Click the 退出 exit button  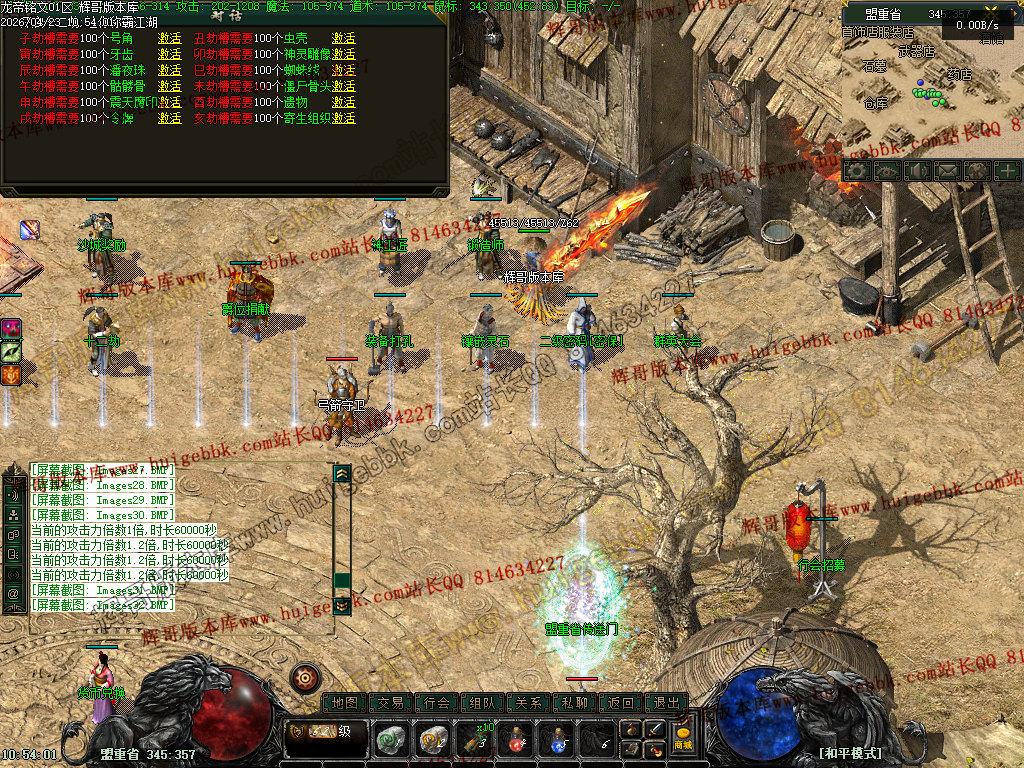[667, 703]
